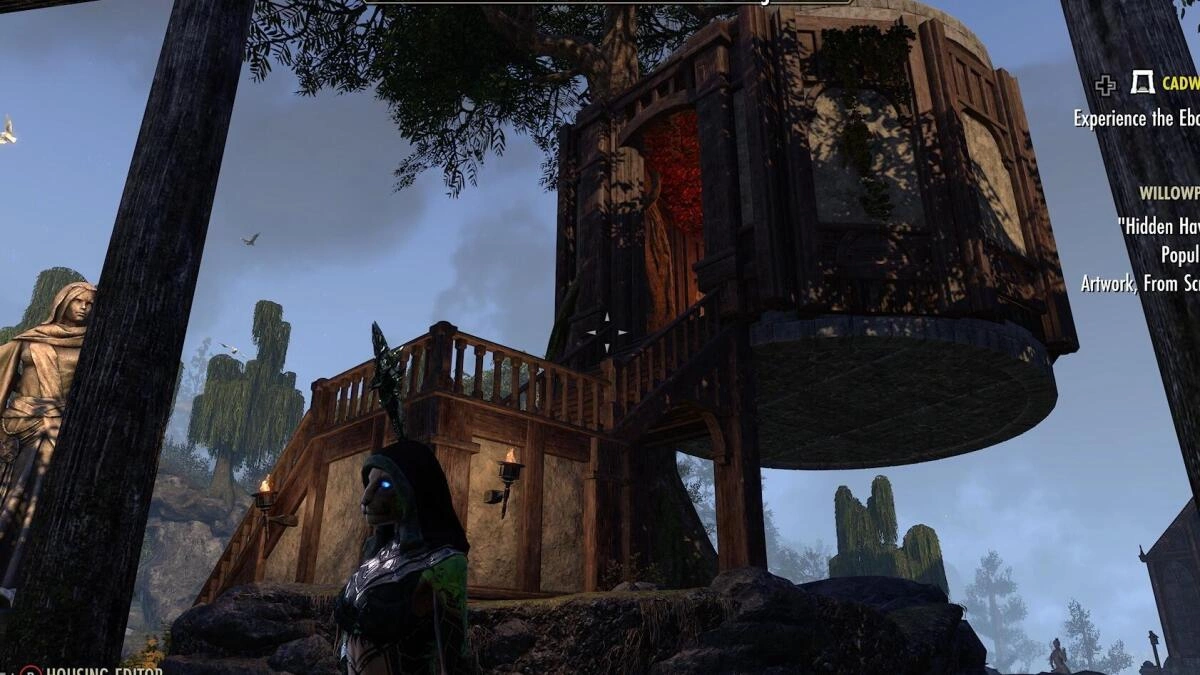The width and height of the screenshot is (1200, 675).
Task: Select the Cadwell quest title in tracker
Action: tap(1180, 85)
